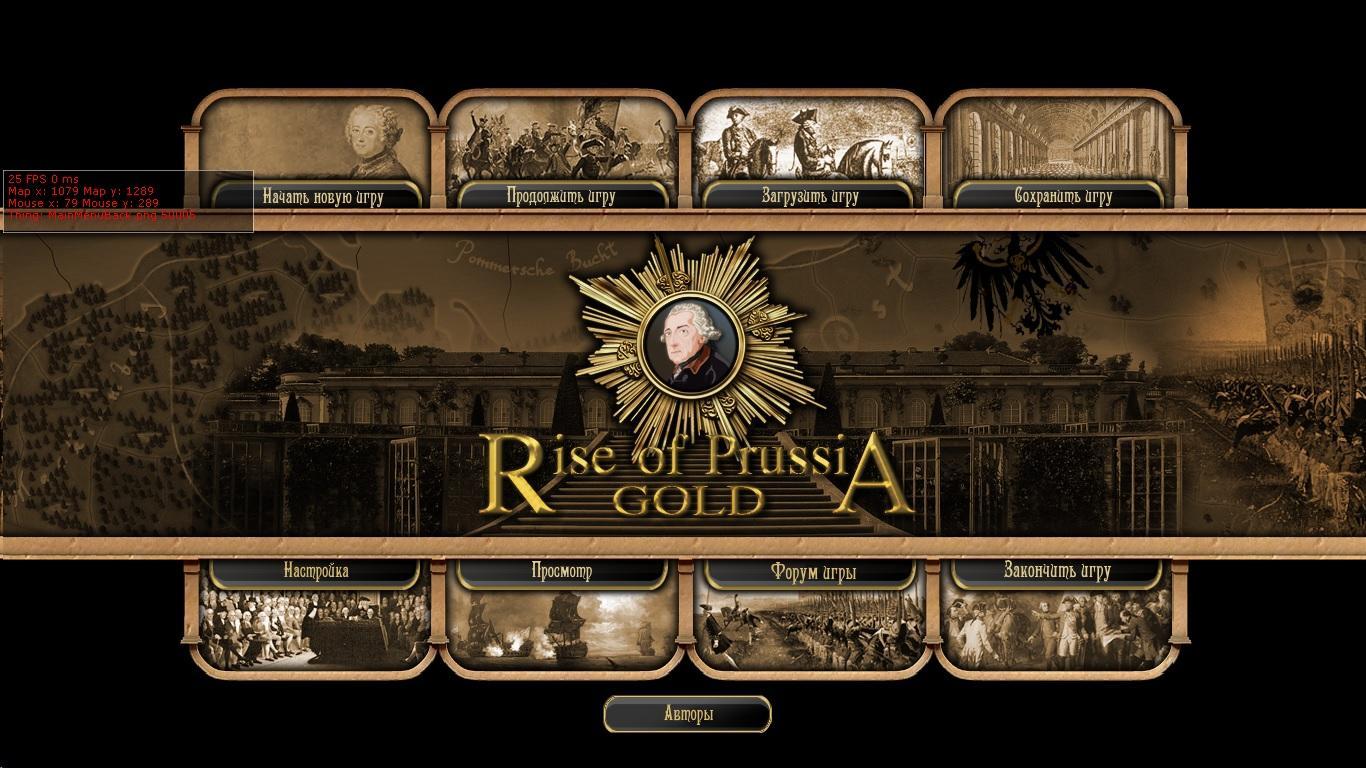Open the Настройка settings menu

[316, 571]
